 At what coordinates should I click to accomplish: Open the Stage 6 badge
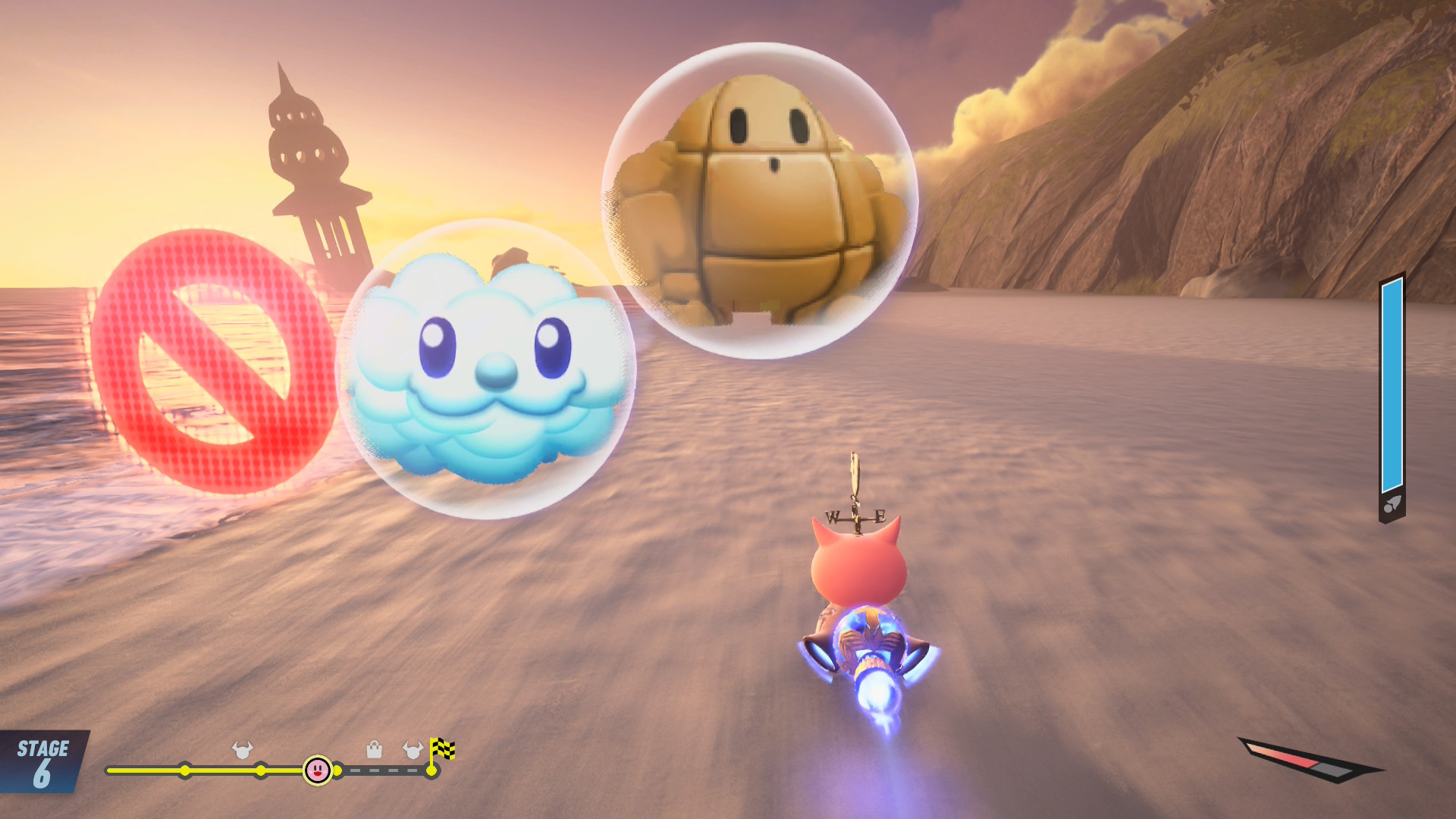point(42,761)
